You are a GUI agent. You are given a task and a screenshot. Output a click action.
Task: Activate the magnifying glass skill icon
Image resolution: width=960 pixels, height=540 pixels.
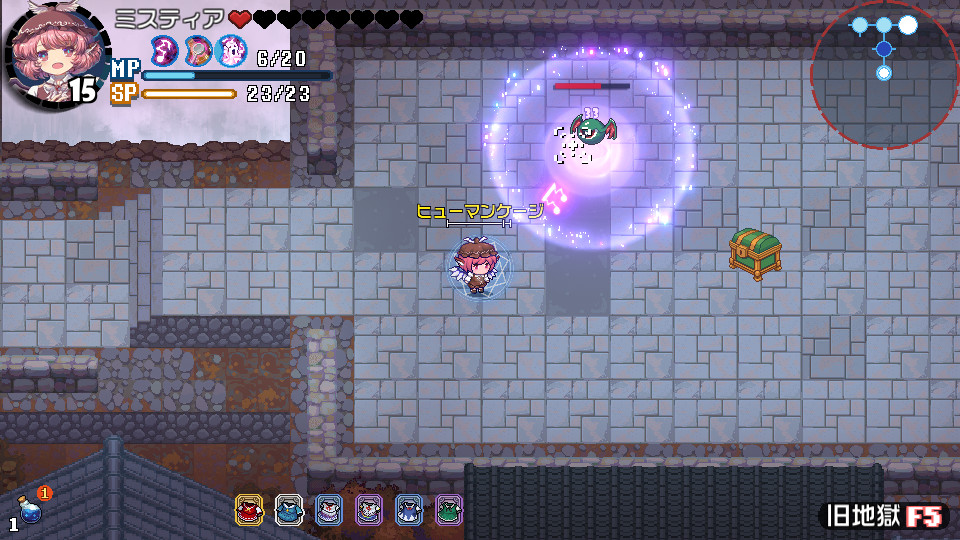pyautogui.click(x=198, y=50)
